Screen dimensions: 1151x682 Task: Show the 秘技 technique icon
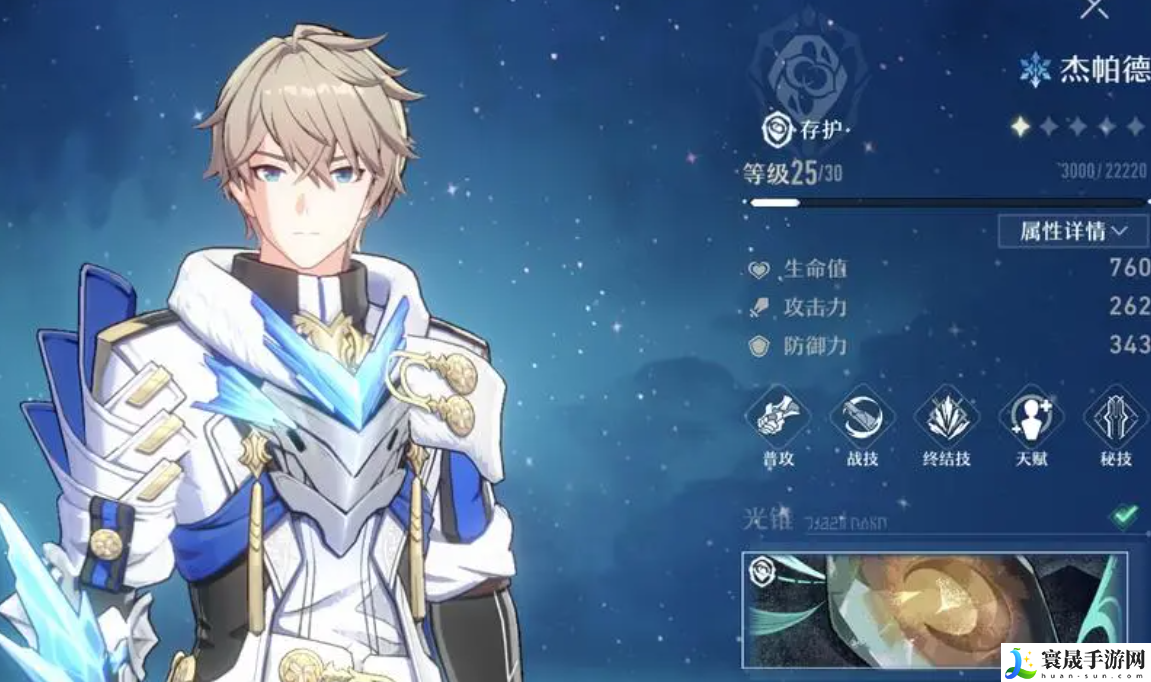pos(1115,417)
